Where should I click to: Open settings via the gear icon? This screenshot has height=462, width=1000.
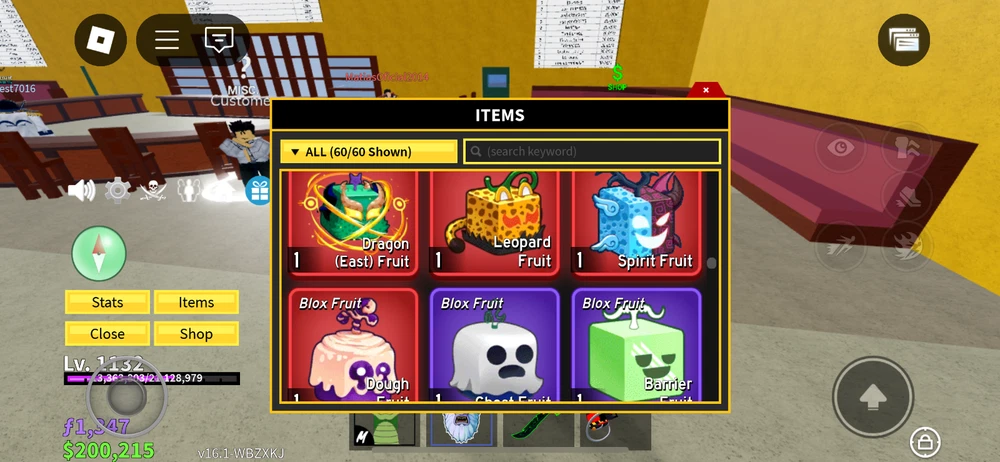pos(118,190)
